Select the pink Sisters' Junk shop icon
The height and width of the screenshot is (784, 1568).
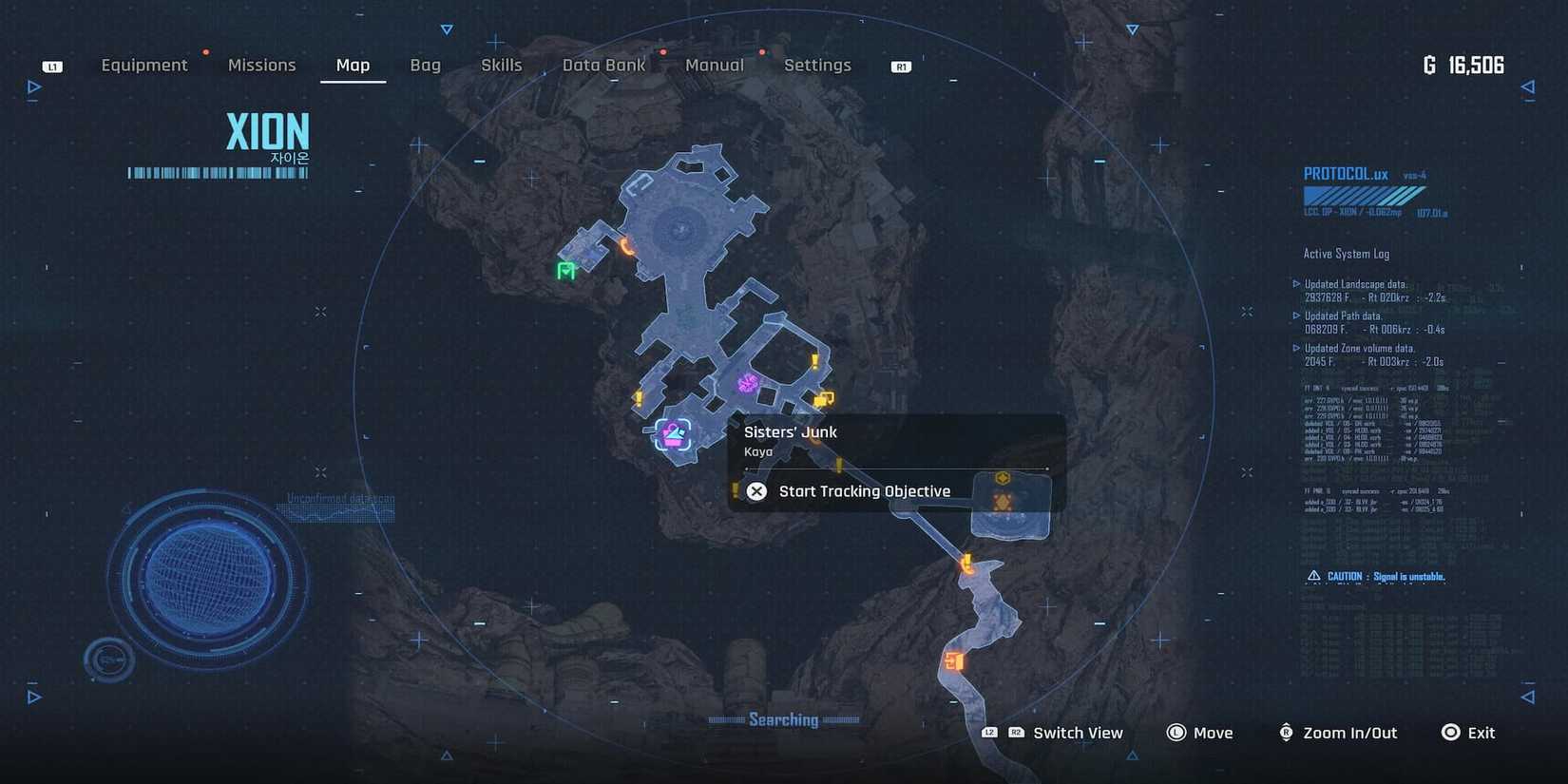tap(674, 436)
